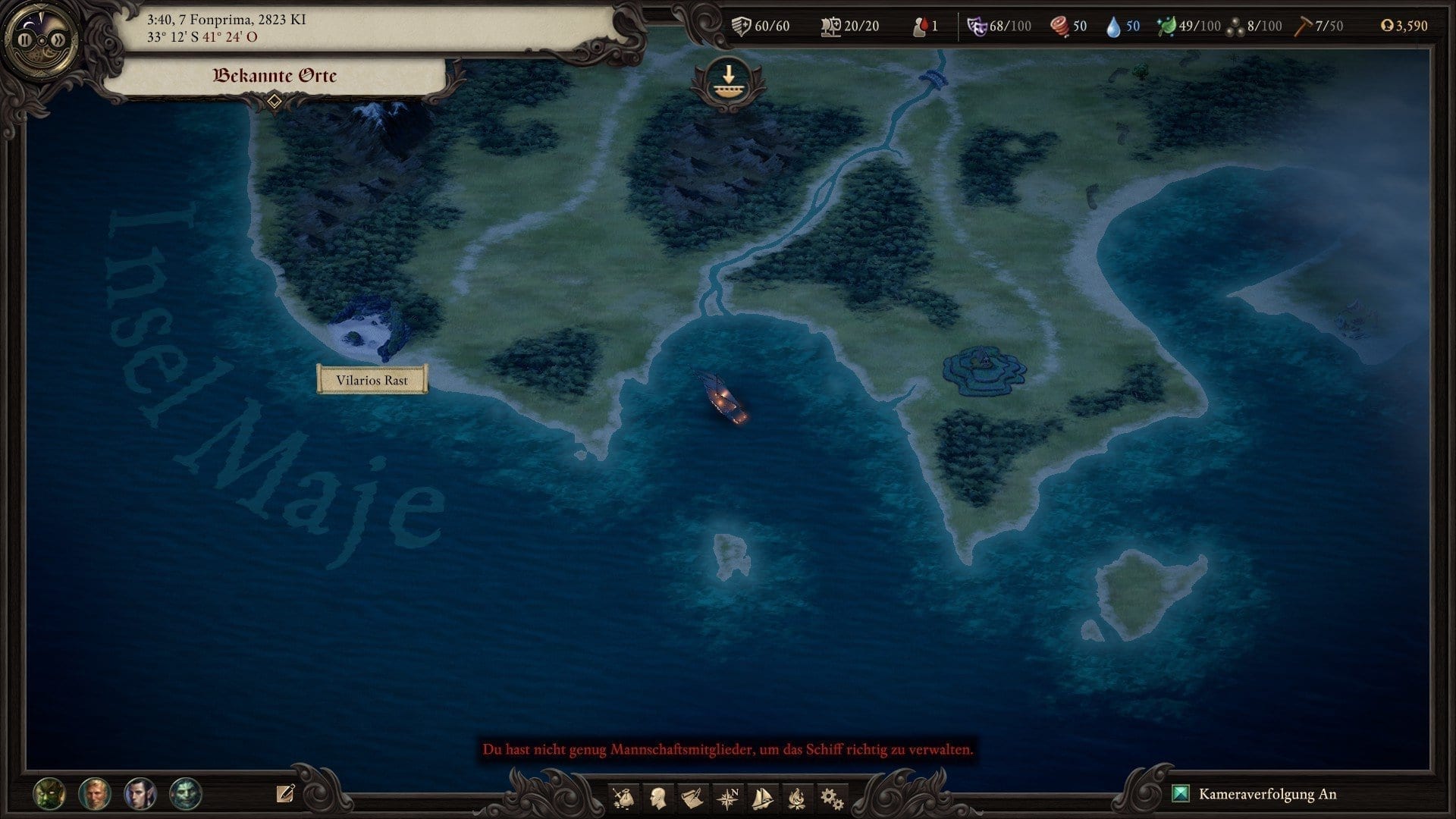Select the blond bearded man portrait

pos(95,794)
